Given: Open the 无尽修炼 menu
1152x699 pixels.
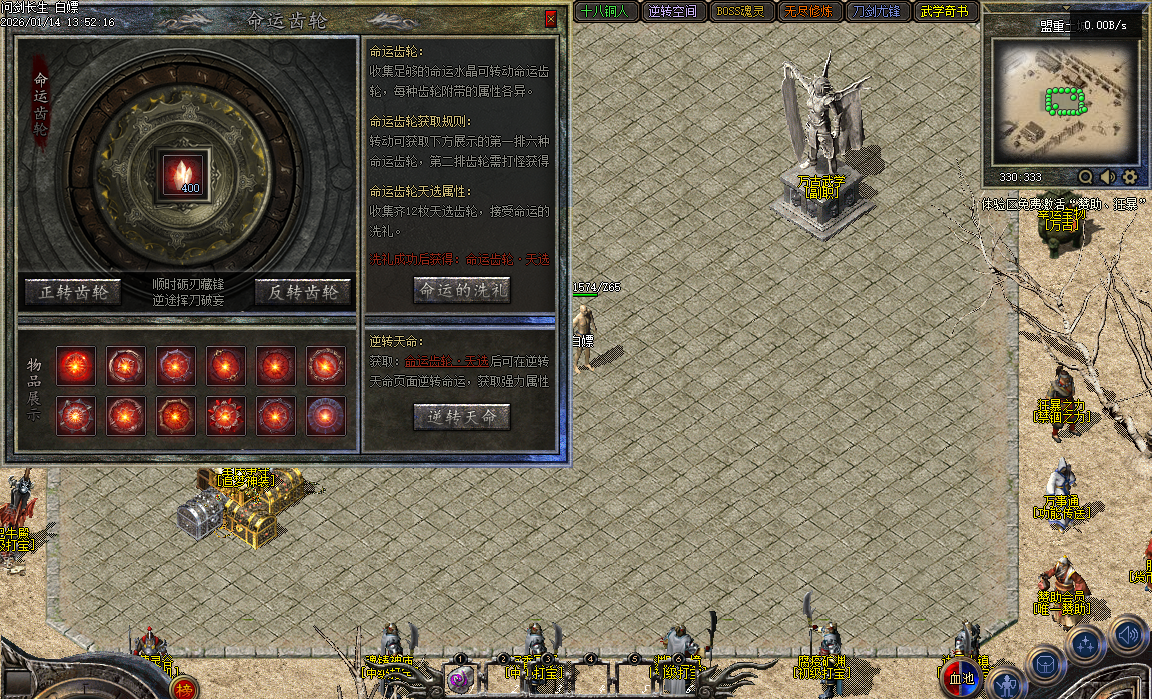Looking at the screenshot, I should click(808, 12).
